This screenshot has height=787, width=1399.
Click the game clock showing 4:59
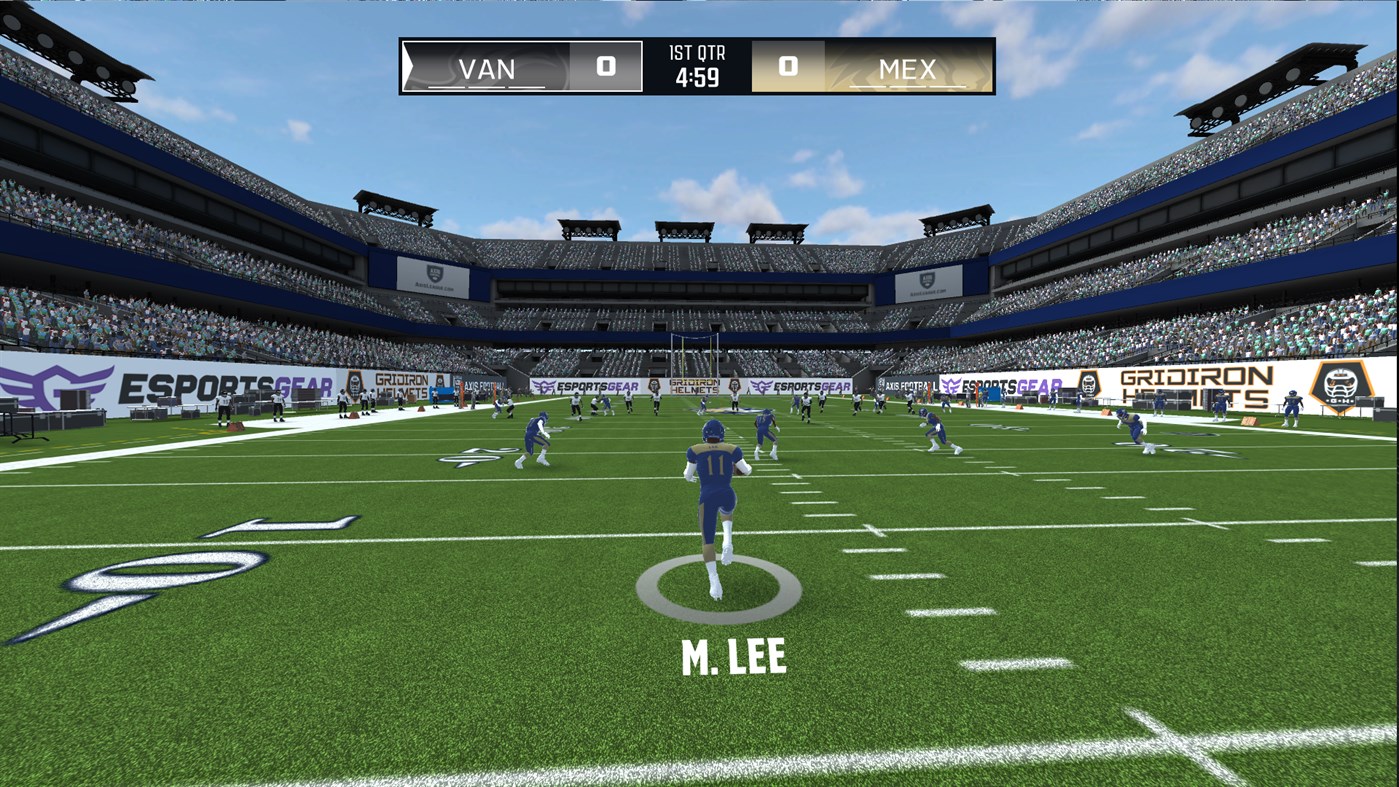point(697,79)
